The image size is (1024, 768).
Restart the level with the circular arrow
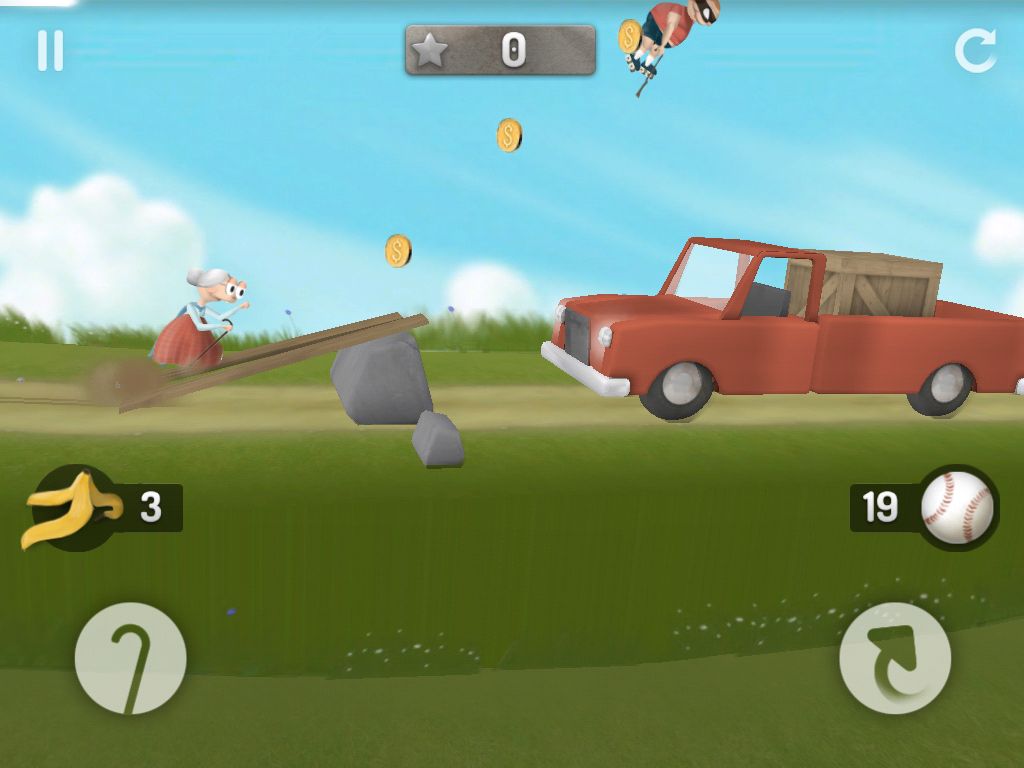(975, 50)
